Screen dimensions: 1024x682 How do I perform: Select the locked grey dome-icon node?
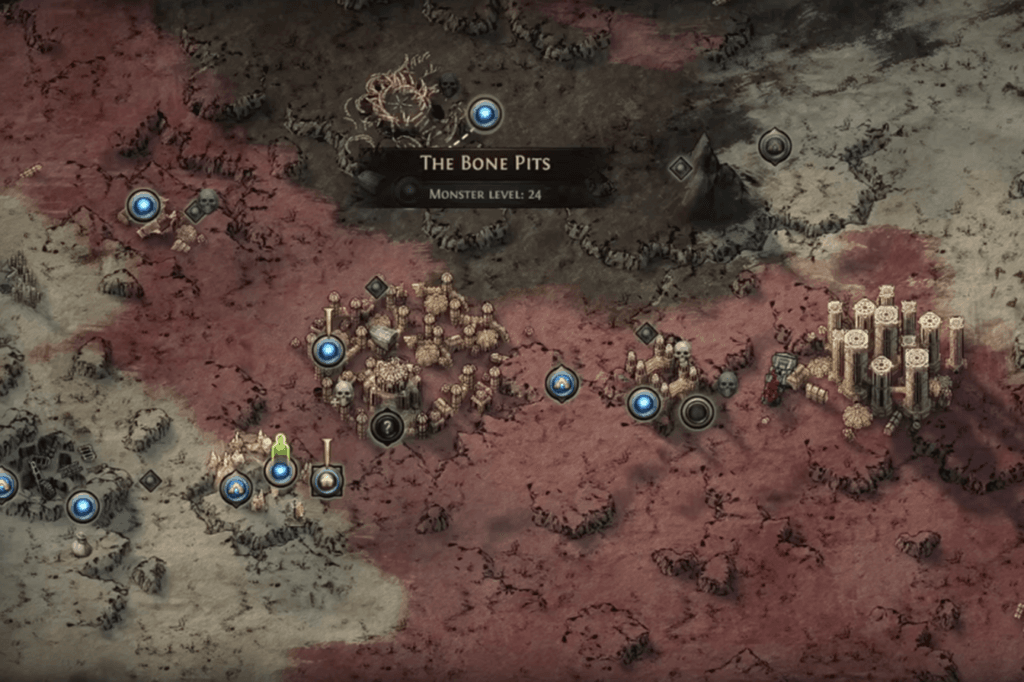click(774, 147)
